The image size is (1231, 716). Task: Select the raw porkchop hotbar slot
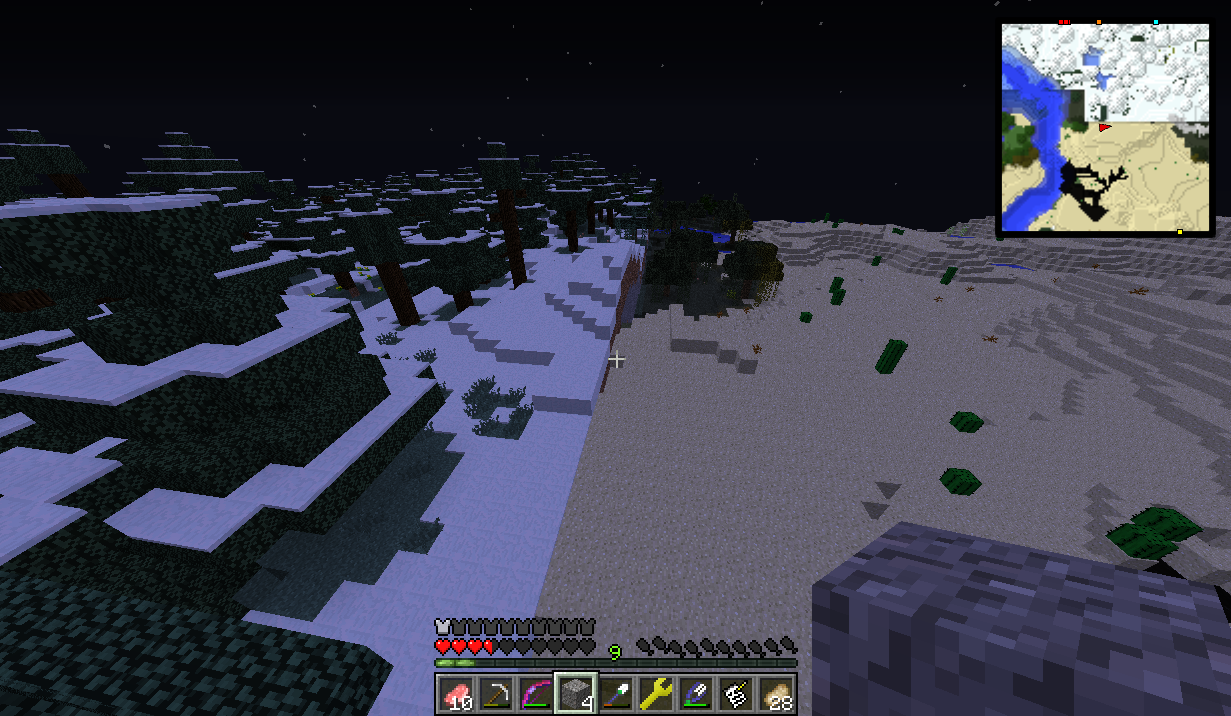(456, 694)
